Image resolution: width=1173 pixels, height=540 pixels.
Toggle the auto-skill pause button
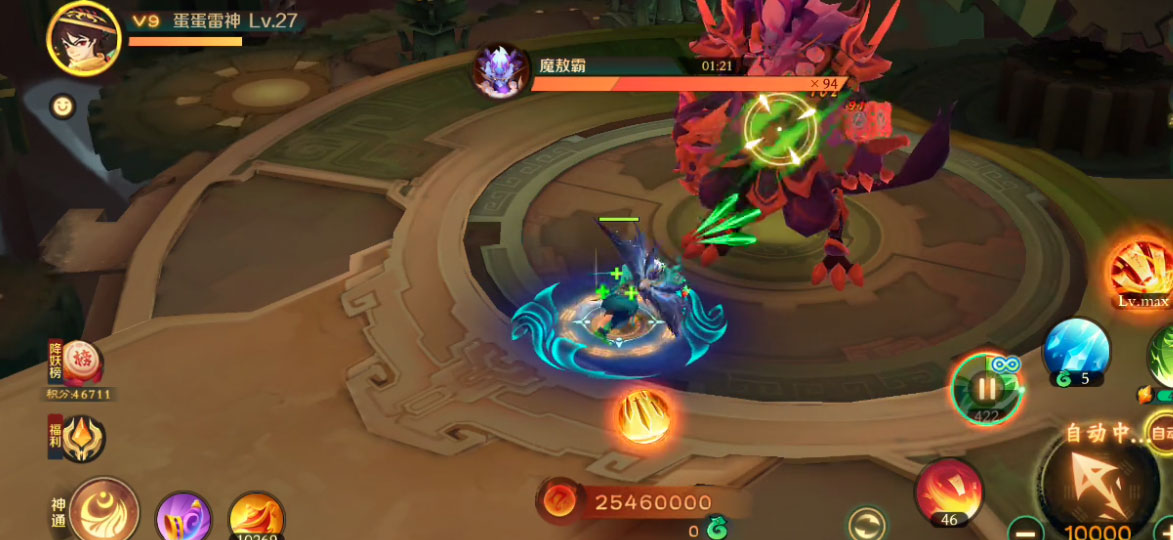(986, 388)
